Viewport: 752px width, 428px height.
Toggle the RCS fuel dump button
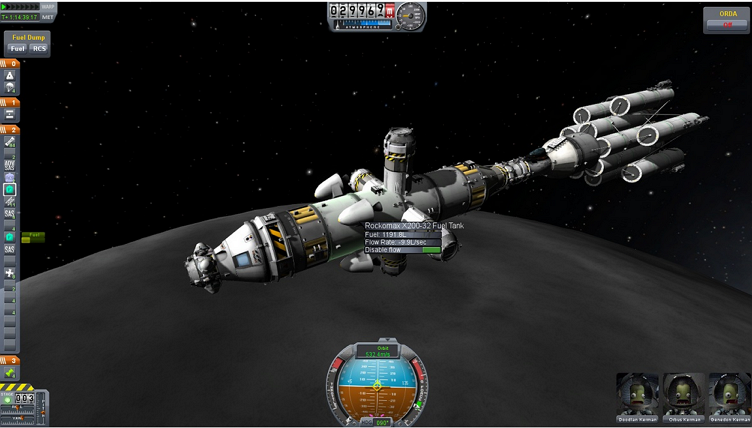(x=38, y=48)
